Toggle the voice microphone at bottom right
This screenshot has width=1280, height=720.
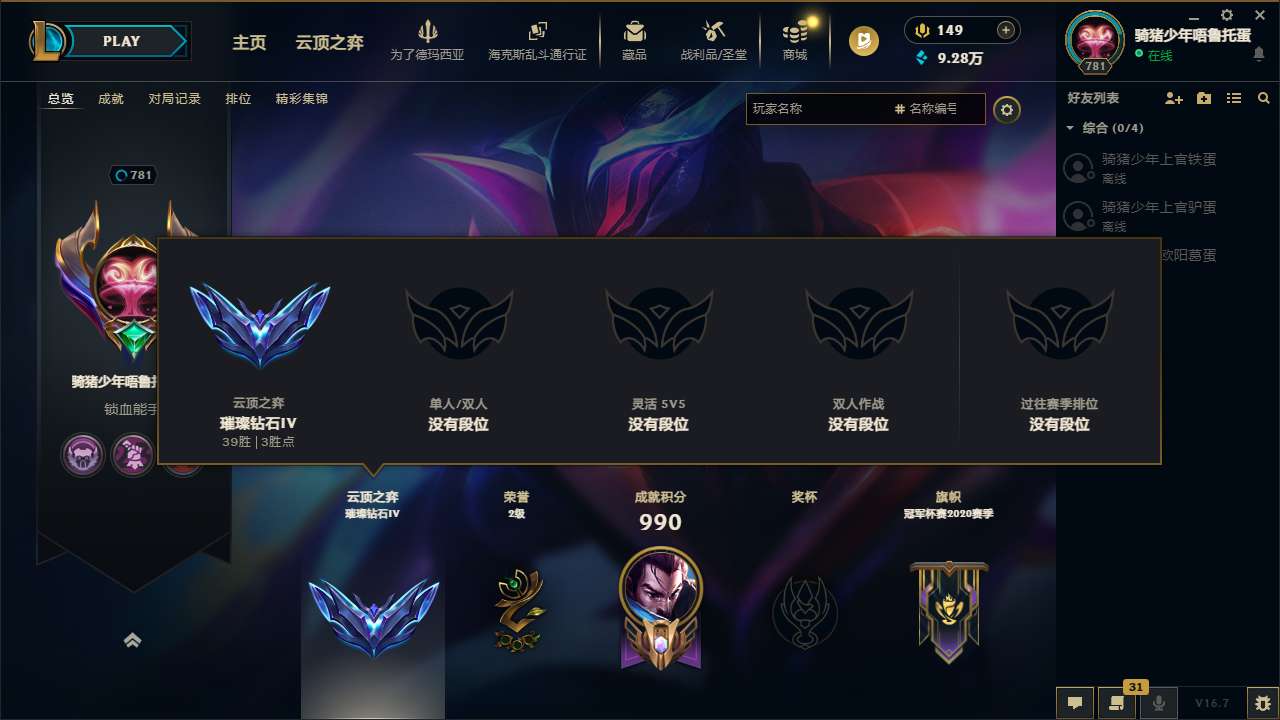(x=1159, y=702)
